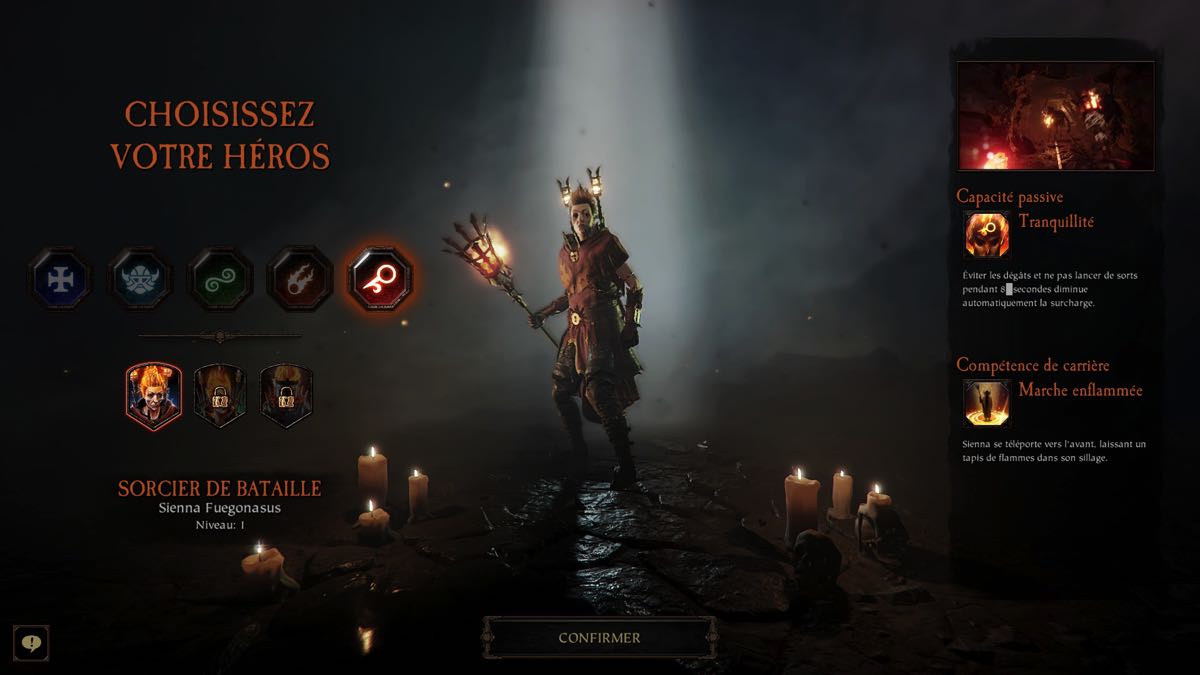This screenshot has width=1200, height=675.
Task: Select the blue cross hero emblem
Action: [60, 277]
